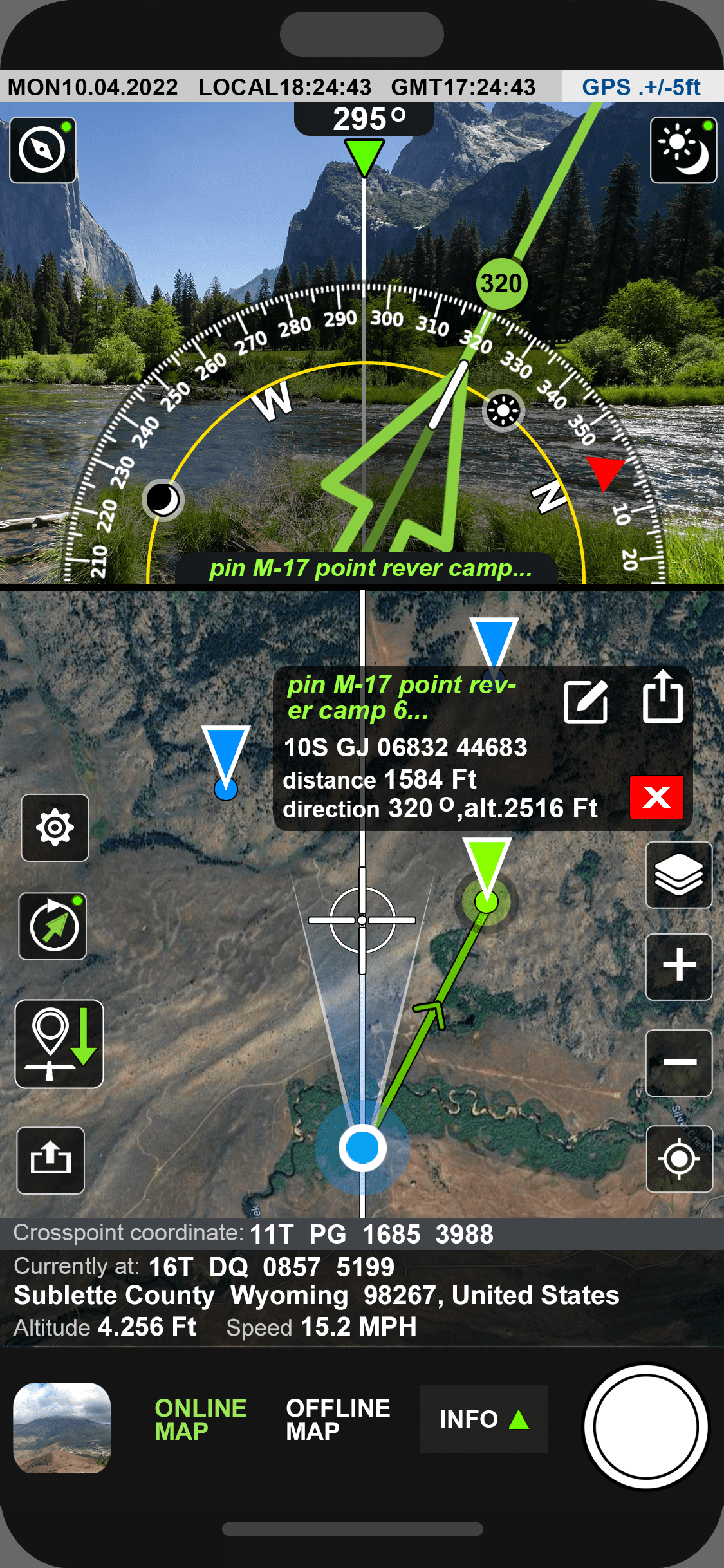Image resolution: width=724 pixels, height=1568 pixels.
Task: Close the pin info popup with red X
Action: tap(656, 797)
